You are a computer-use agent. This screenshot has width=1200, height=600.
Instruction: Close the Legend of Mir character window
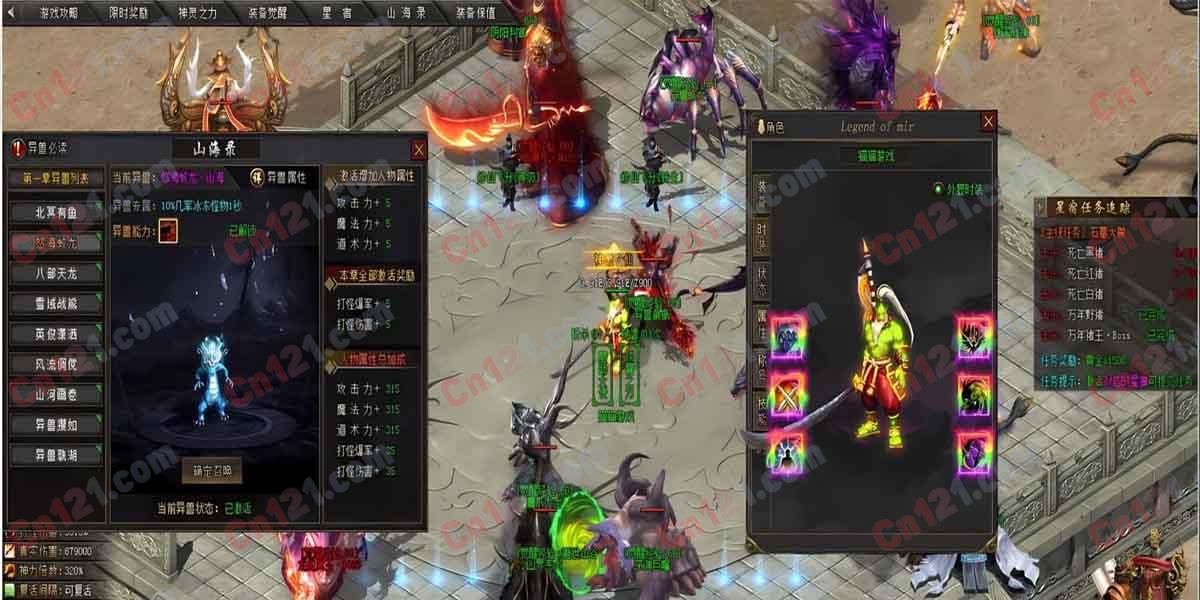click(988, 123)
